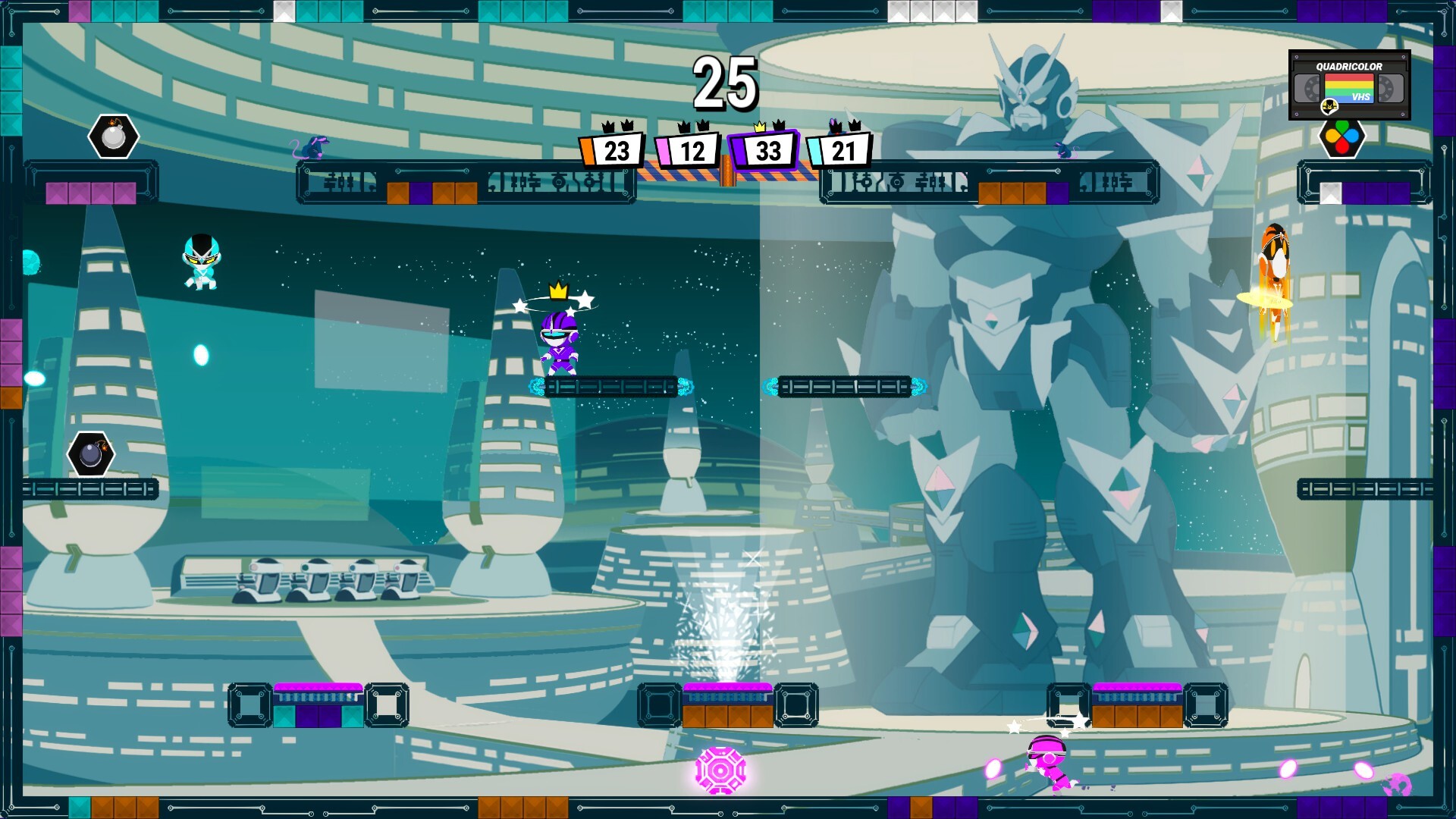The width and height of the screenshot is (1456, 819).
Task: Select the cyan character on the upper left
Action: pos(203,262)
